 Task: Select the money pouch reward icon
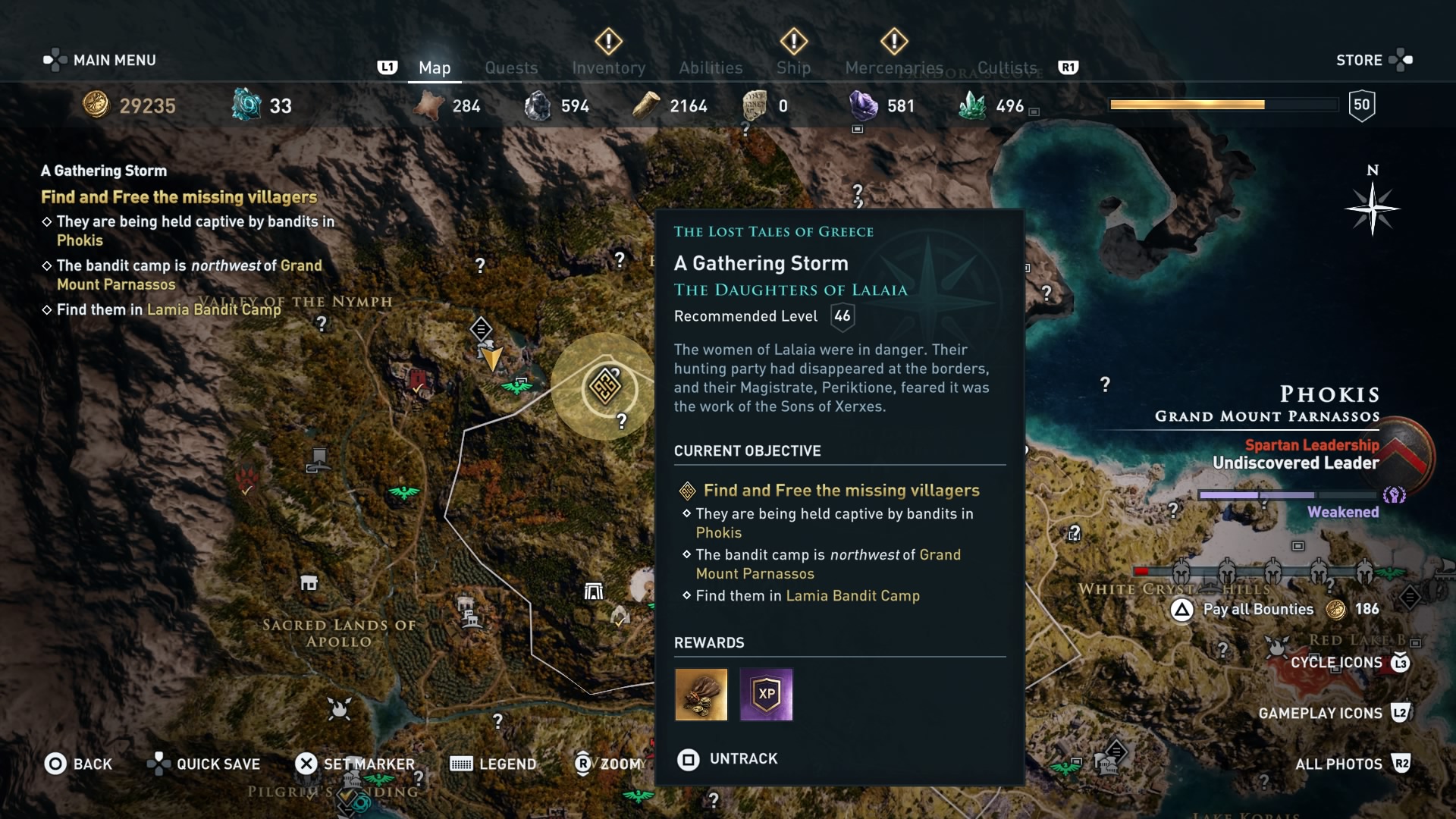pos(700,695)
